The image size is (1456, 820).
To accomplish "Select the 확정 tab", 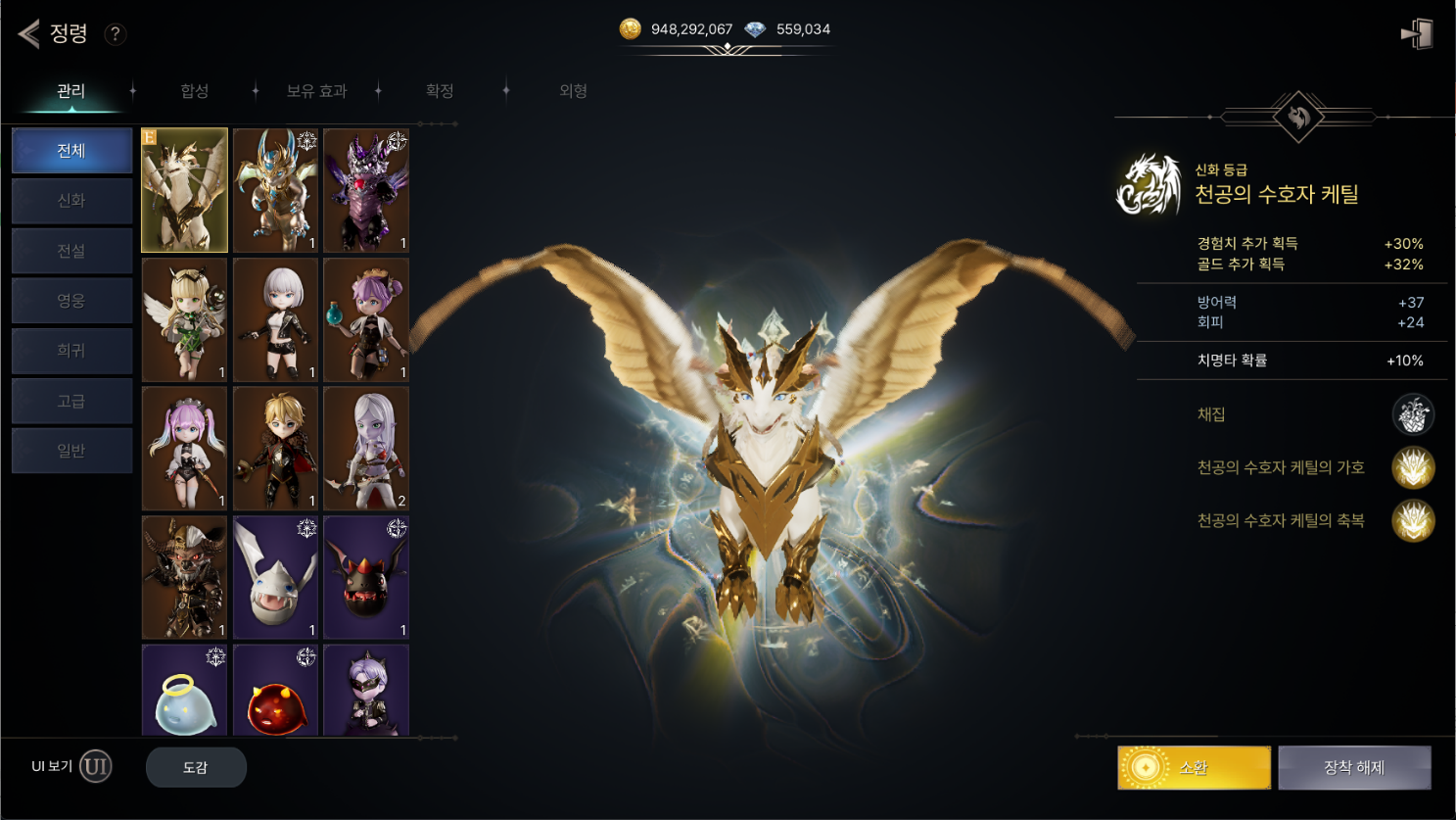I will tap(440, 91).
